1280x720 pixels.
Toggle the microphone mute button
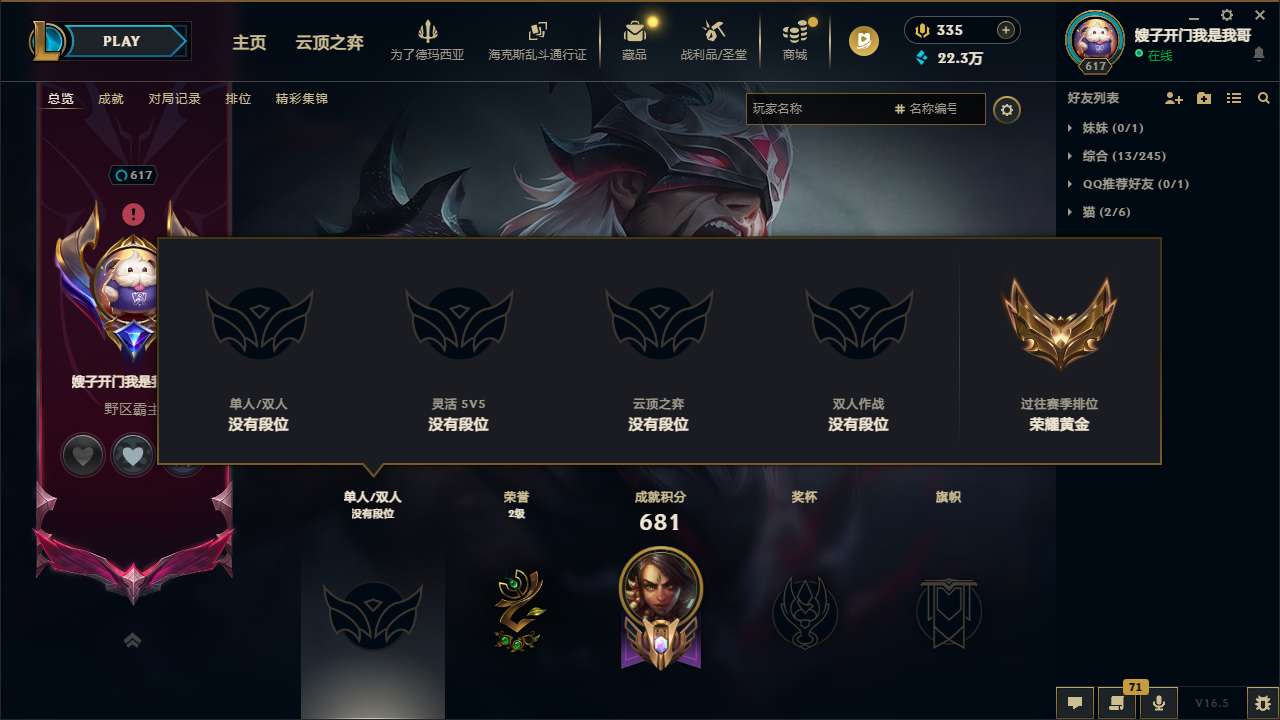click(1158, 702)
